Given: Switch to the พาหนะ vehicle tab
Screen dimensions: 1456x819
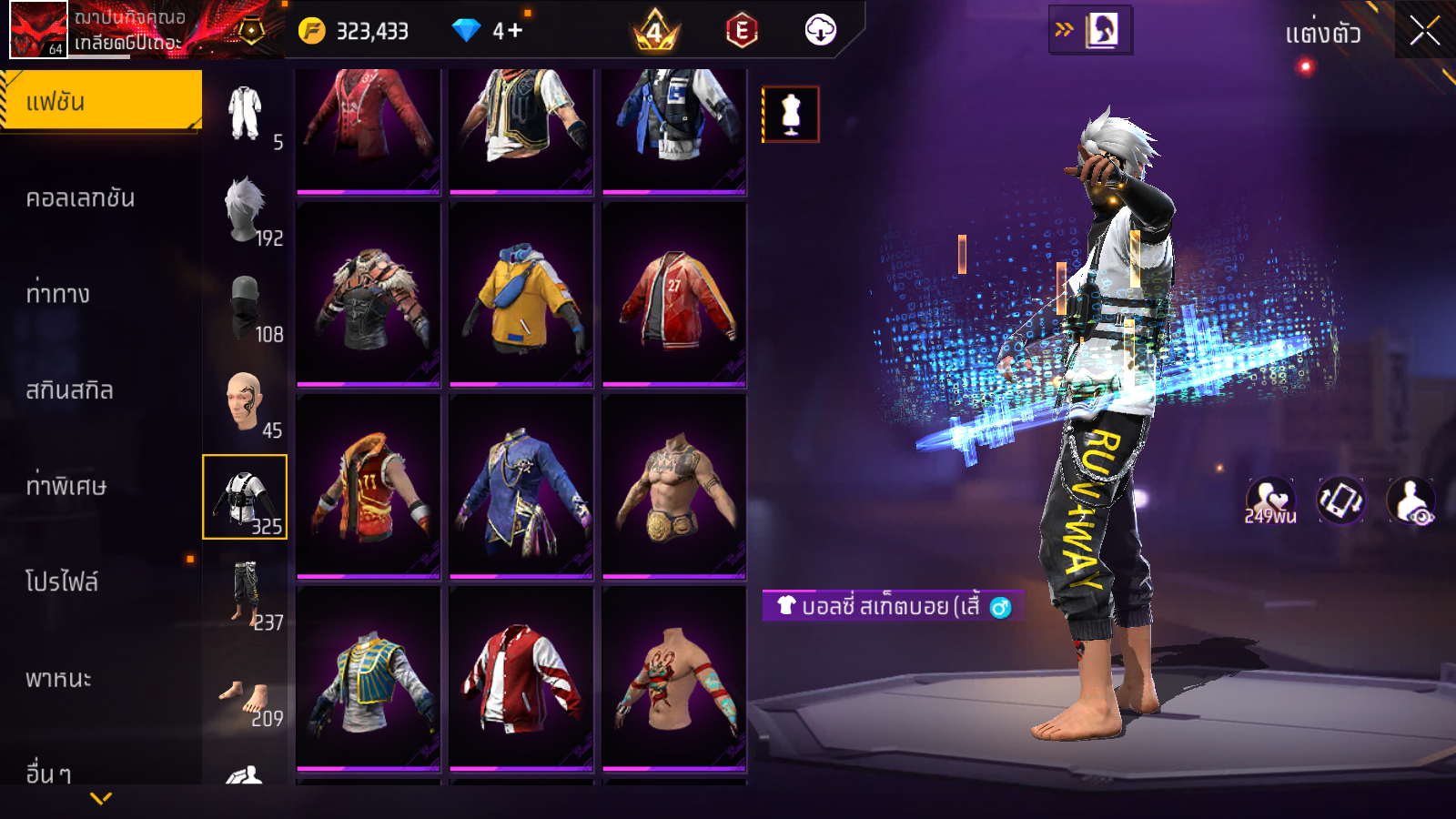Looking at the screenshot, I should coord(58,679).
